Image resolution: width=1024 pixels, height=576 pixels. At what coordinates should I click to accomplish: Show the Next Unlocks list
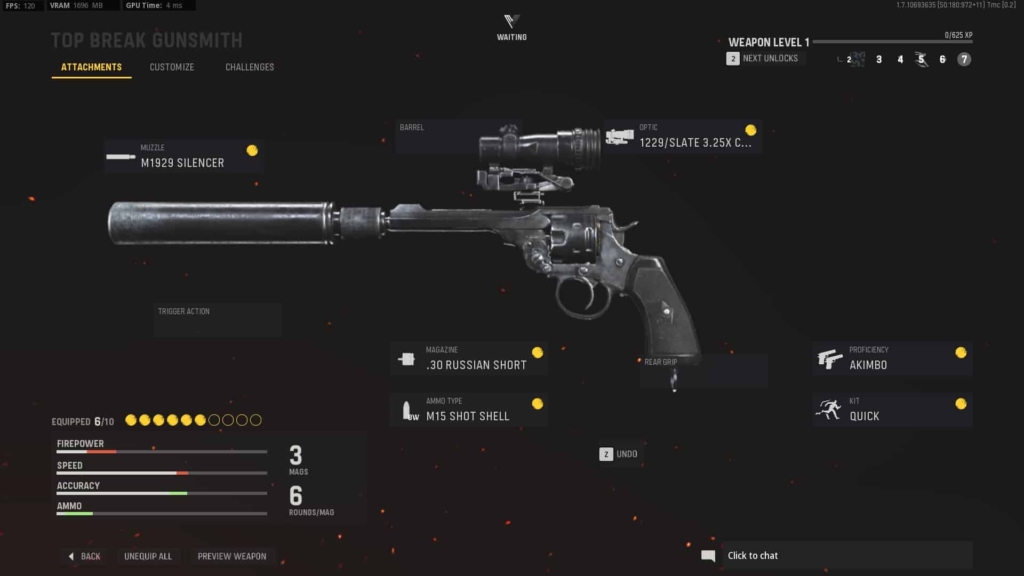coord(763,59)
